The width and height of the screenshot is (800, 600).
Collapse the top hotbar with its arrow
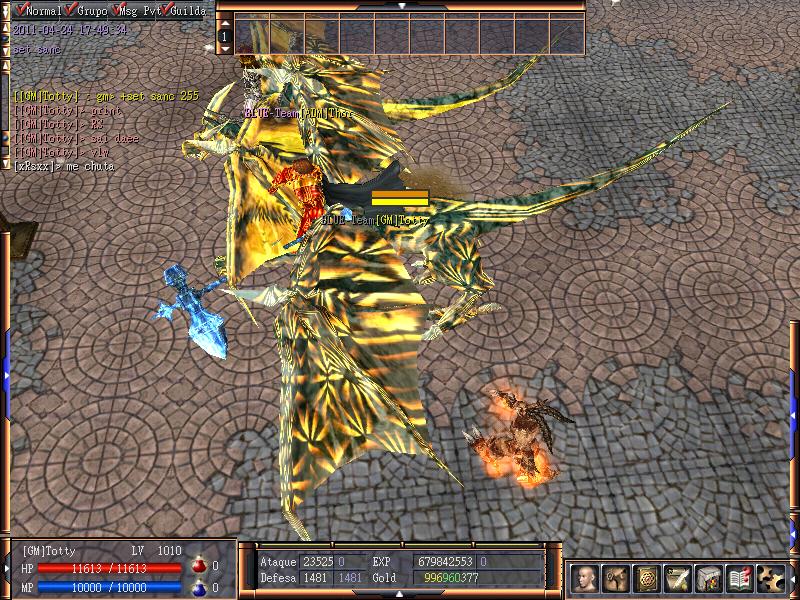pos(400,5)
